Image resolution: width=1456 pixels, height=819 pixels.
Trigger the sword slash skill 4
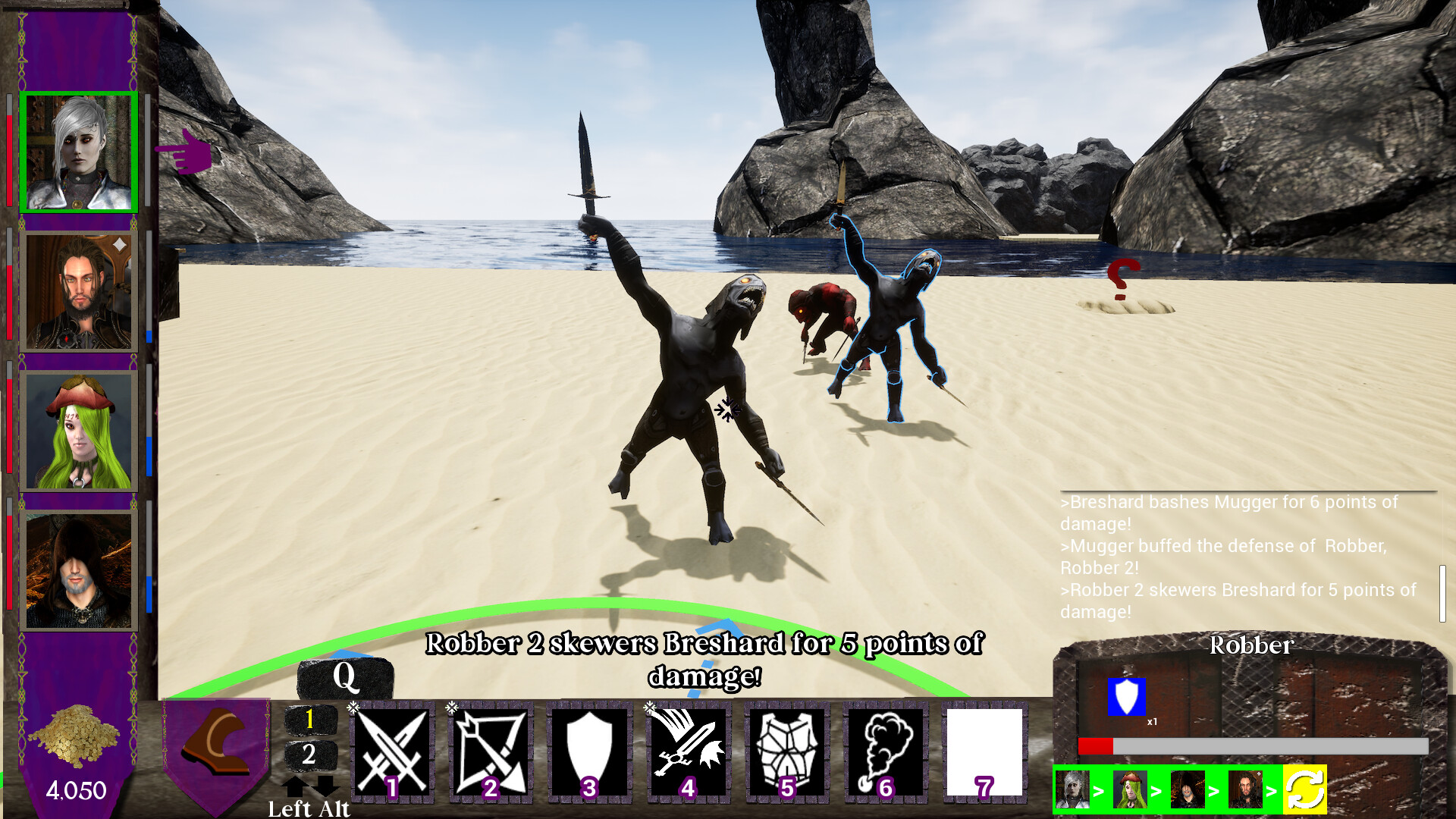pos(687,751)
